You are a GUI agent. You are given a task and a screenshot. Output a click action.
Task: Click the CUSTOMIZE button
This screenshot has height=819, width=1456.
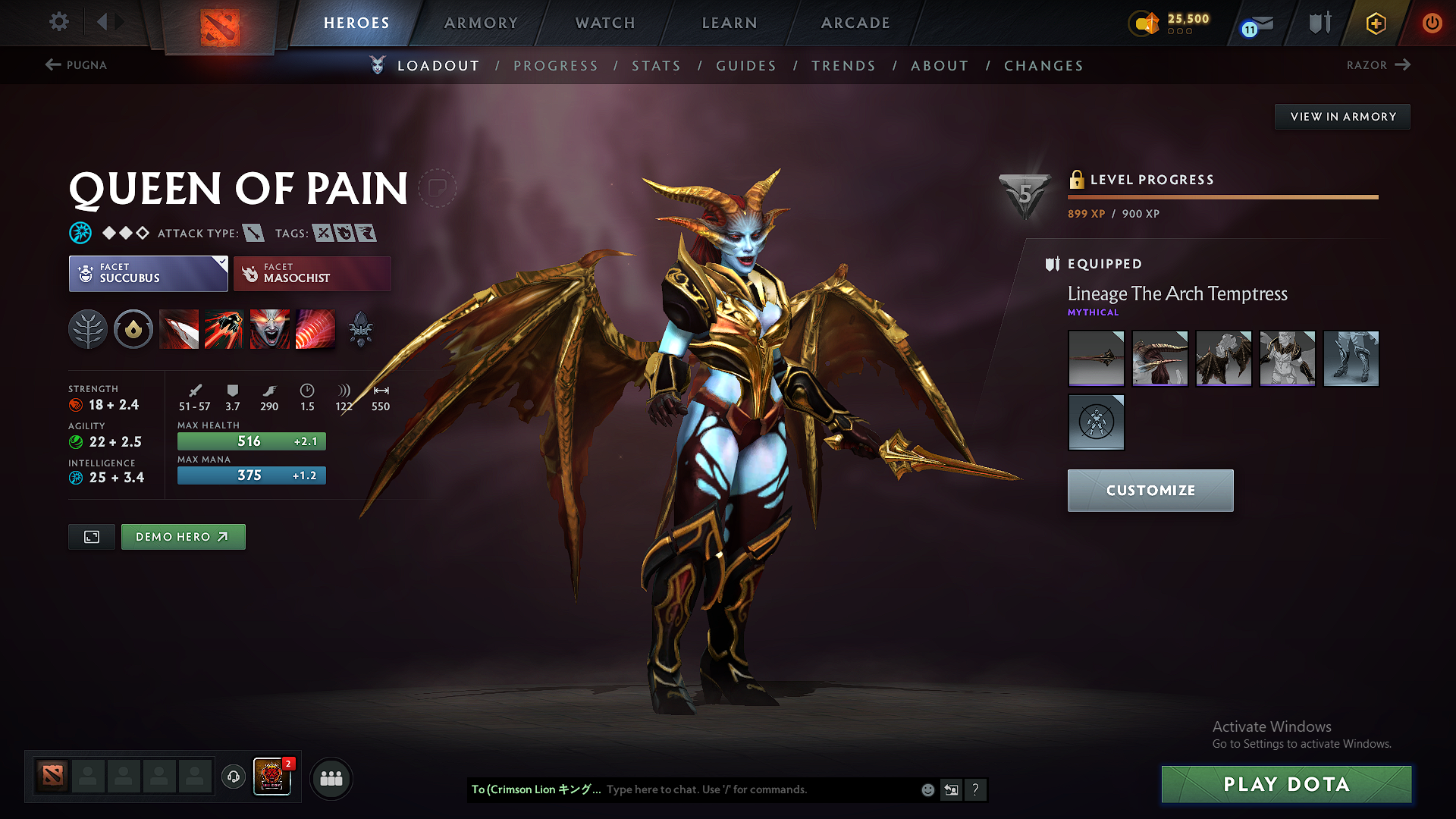tap(1150, 490)
